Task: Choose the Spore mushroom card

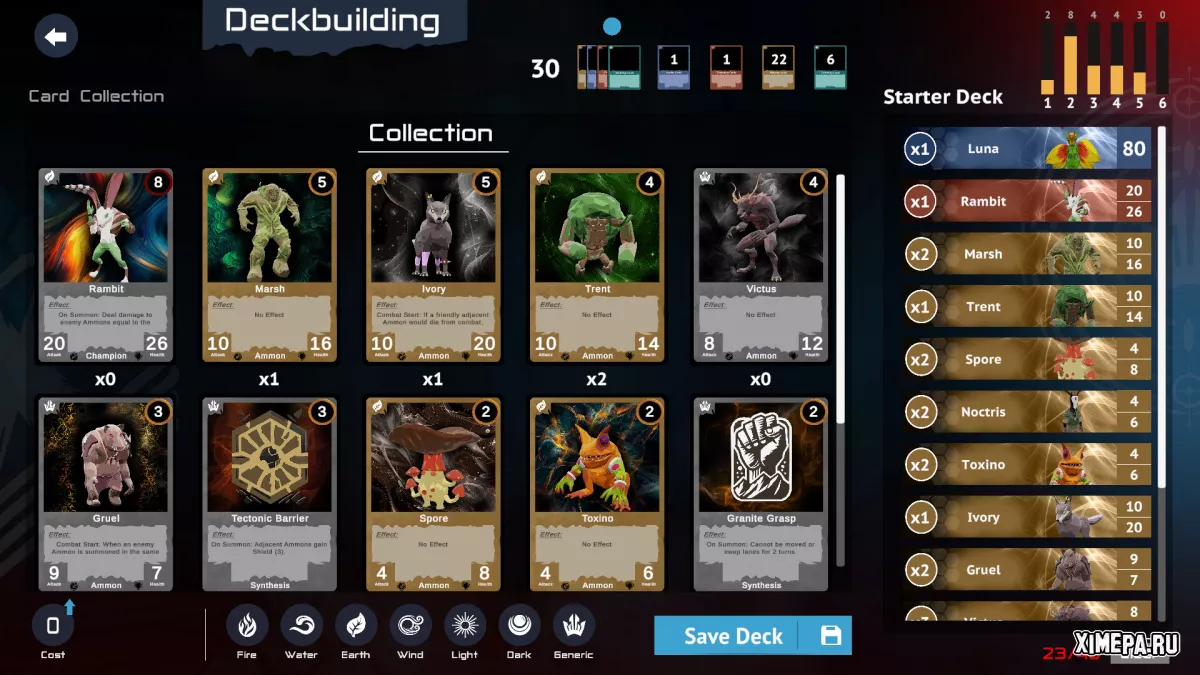Action: point(433,494)
